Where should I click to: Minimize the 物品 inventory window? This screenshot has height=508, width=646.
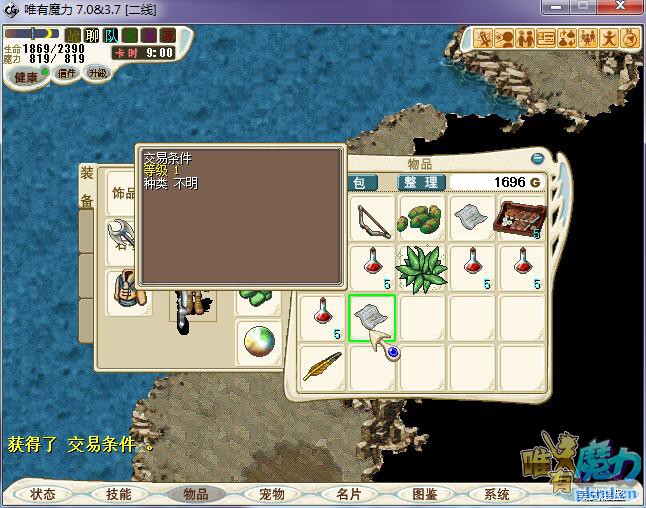[537, 158]
